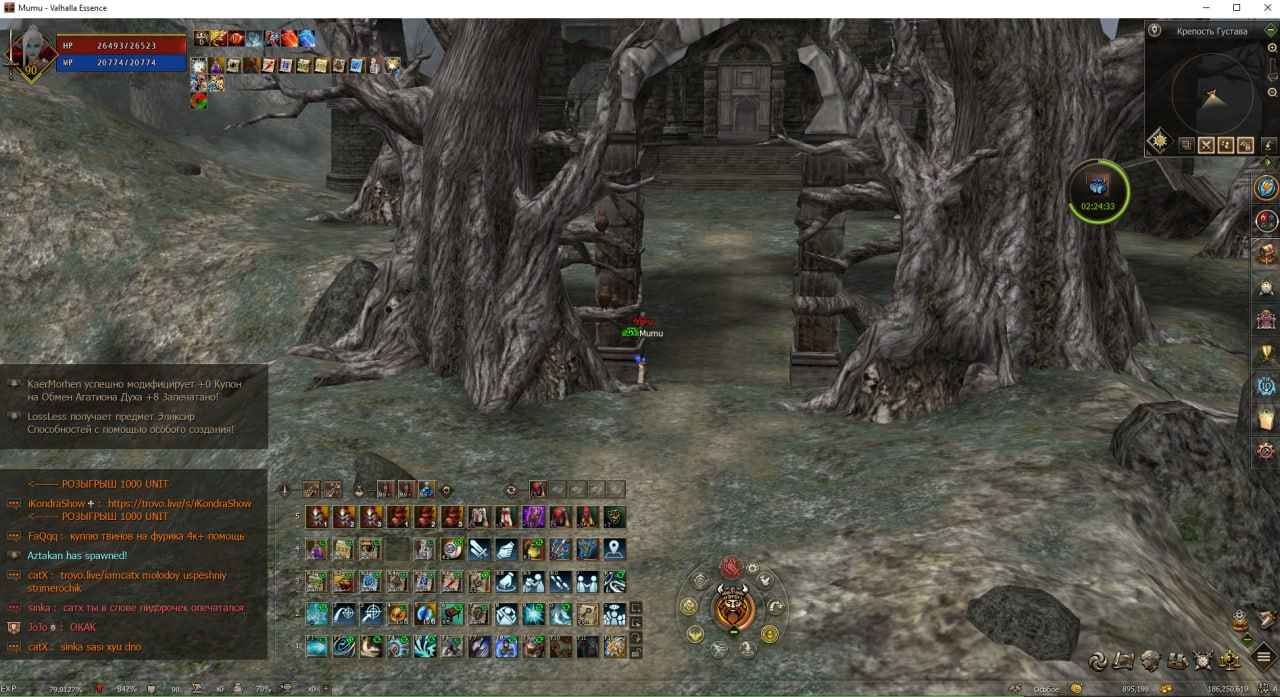Click the red icon atop the radial wheel
The height and width of the screenshot is (697, 1280).
click(x=732, y=567)
